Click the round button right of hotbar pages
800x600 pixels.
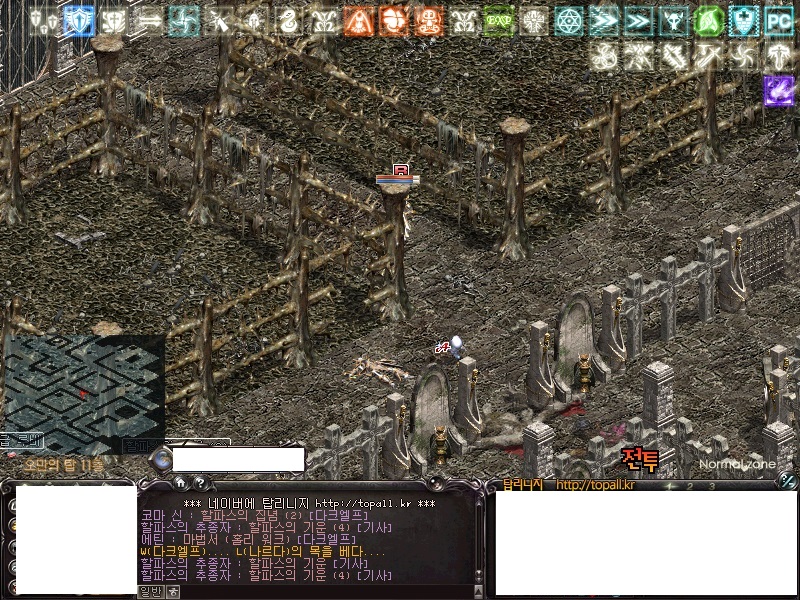(787, 481)
